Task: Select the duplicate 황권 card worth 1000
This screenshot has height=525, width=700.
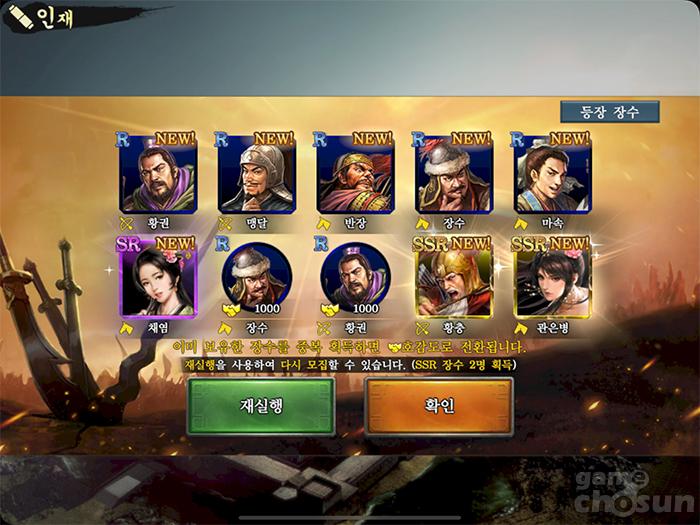Action: click(x=355, y=276)
